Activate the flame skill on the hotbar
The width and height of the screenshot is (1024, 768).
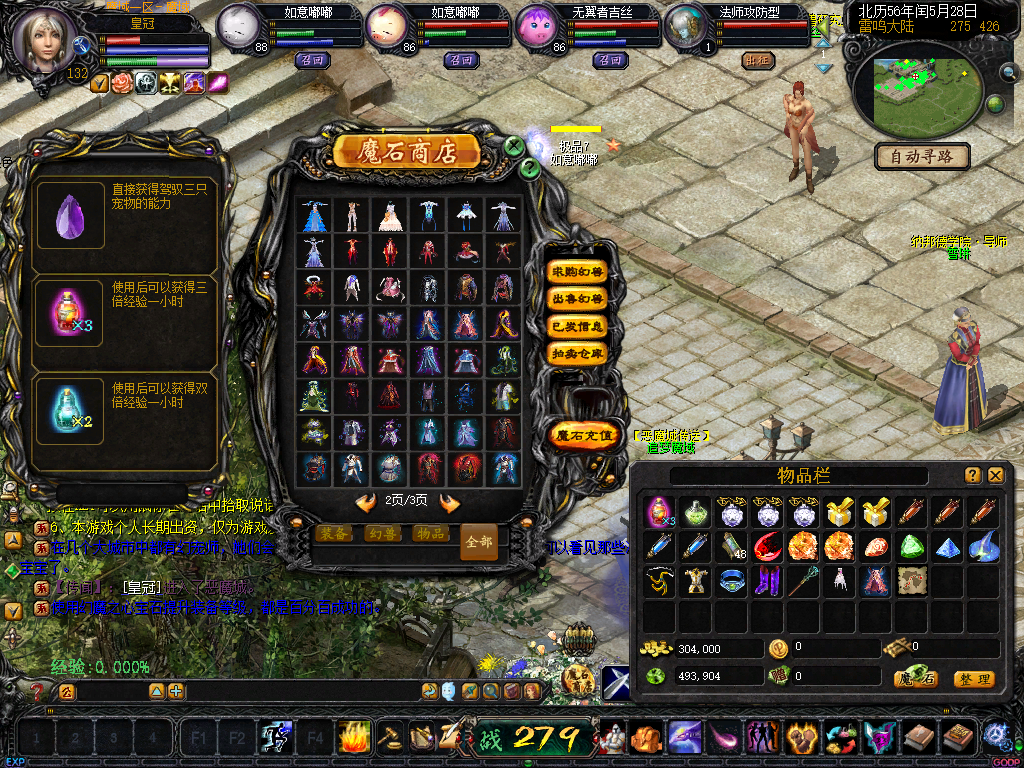click(354, 738)
